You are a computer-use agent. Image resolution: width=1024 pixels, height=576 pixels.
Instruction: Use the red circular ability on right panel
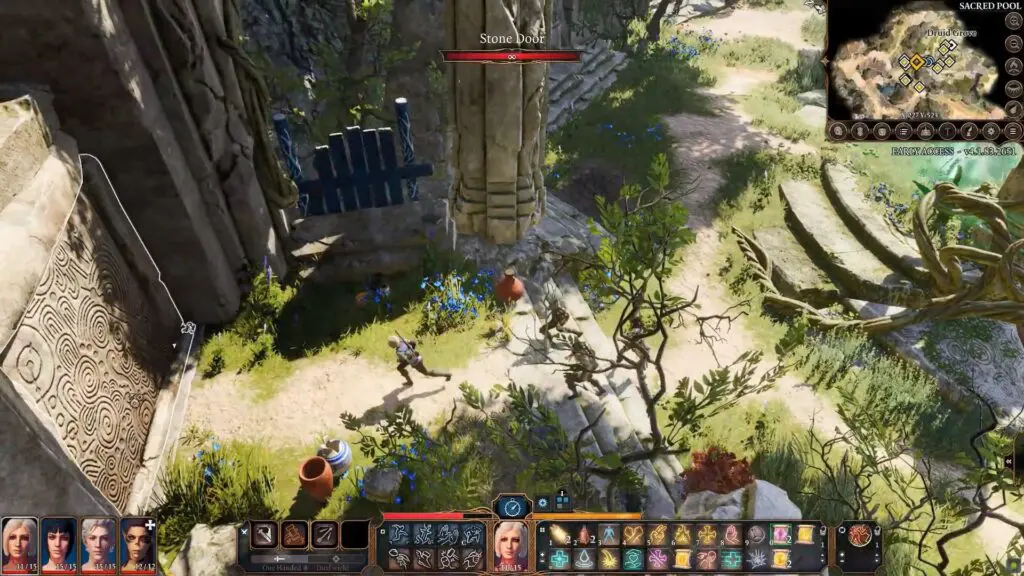tap(858, 535)
